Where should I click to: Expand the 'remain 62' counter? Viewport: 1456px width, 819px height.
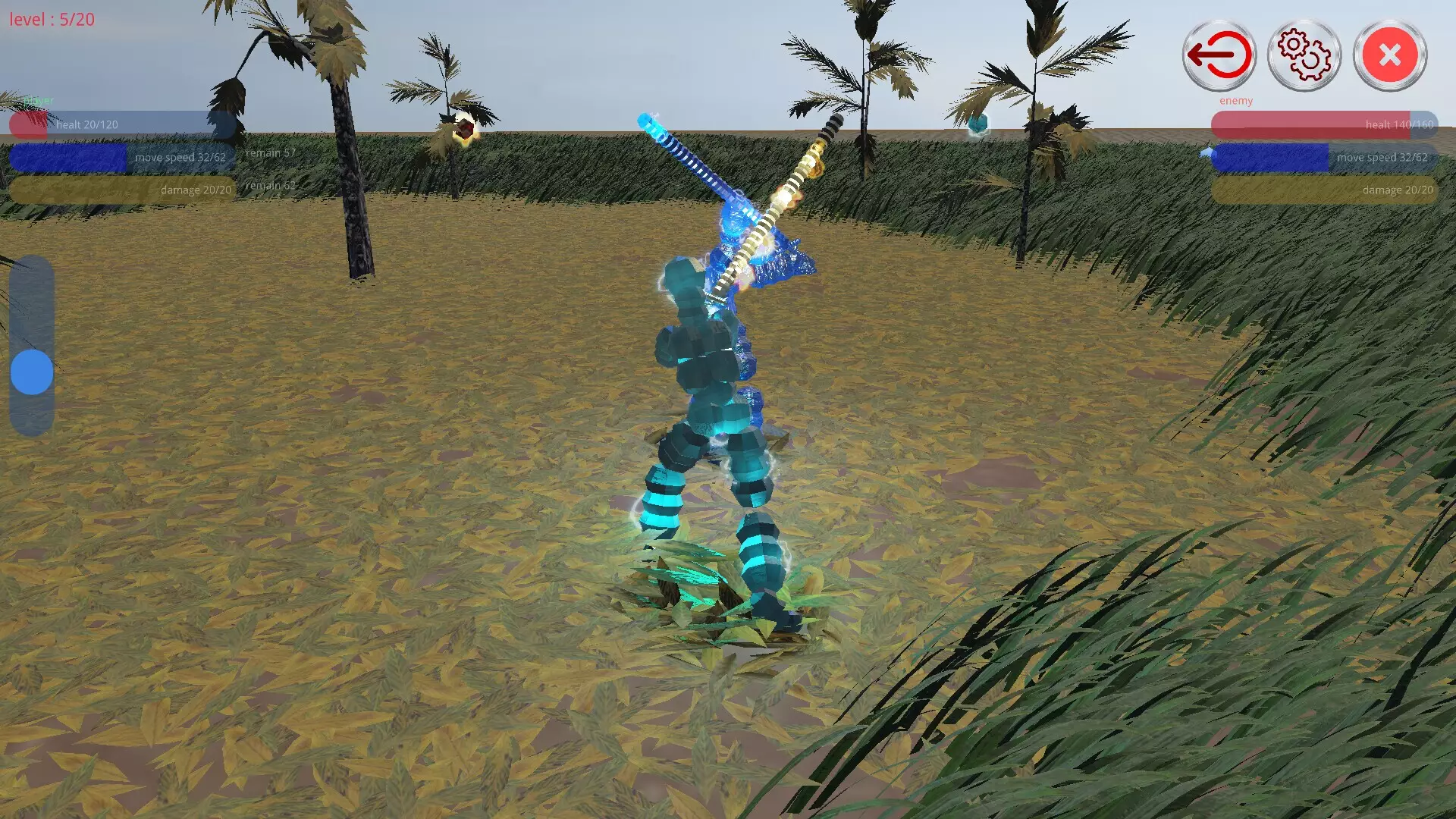pos(271,184)
